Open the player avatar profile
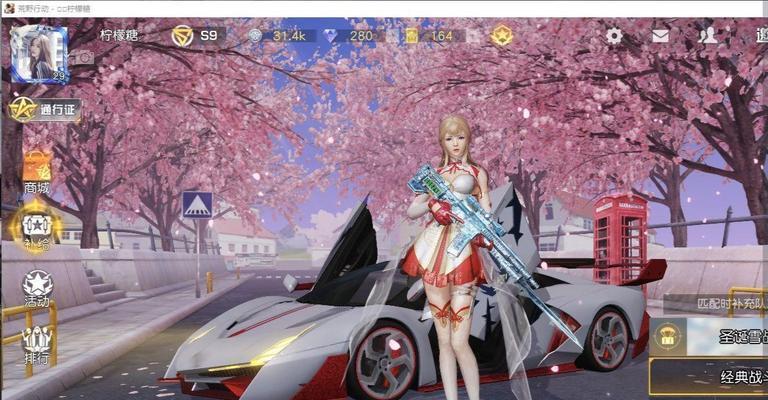 (38, 53)
